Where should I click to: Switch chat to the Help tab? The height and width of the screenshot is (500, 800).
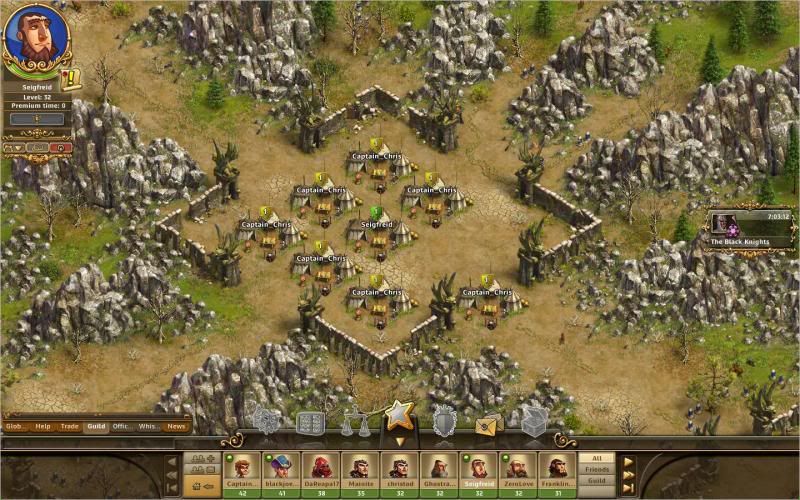point(43,426)
